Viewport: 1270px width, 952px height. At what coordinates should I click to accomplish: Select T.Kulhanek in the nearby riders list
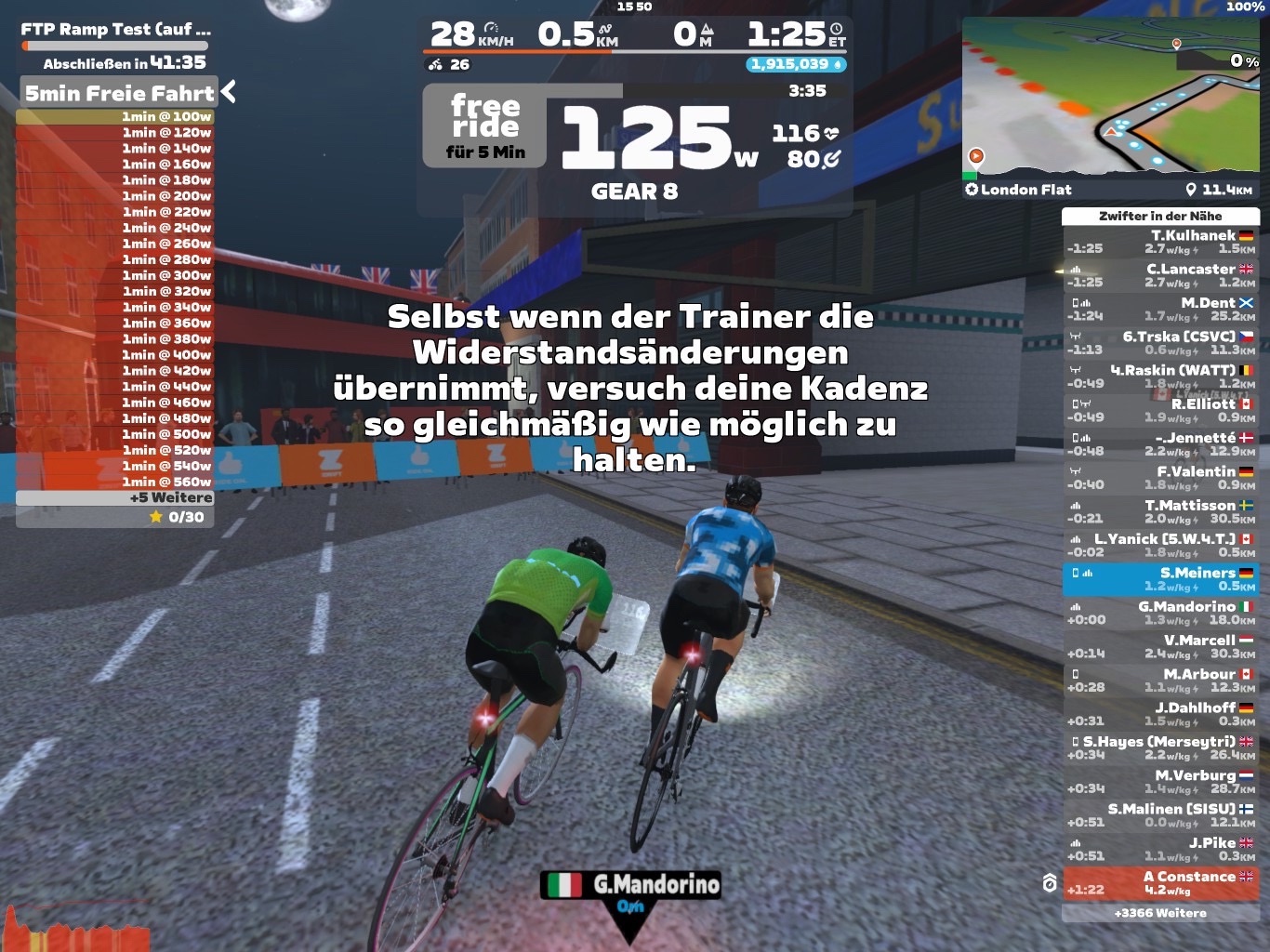point(1160,242)
